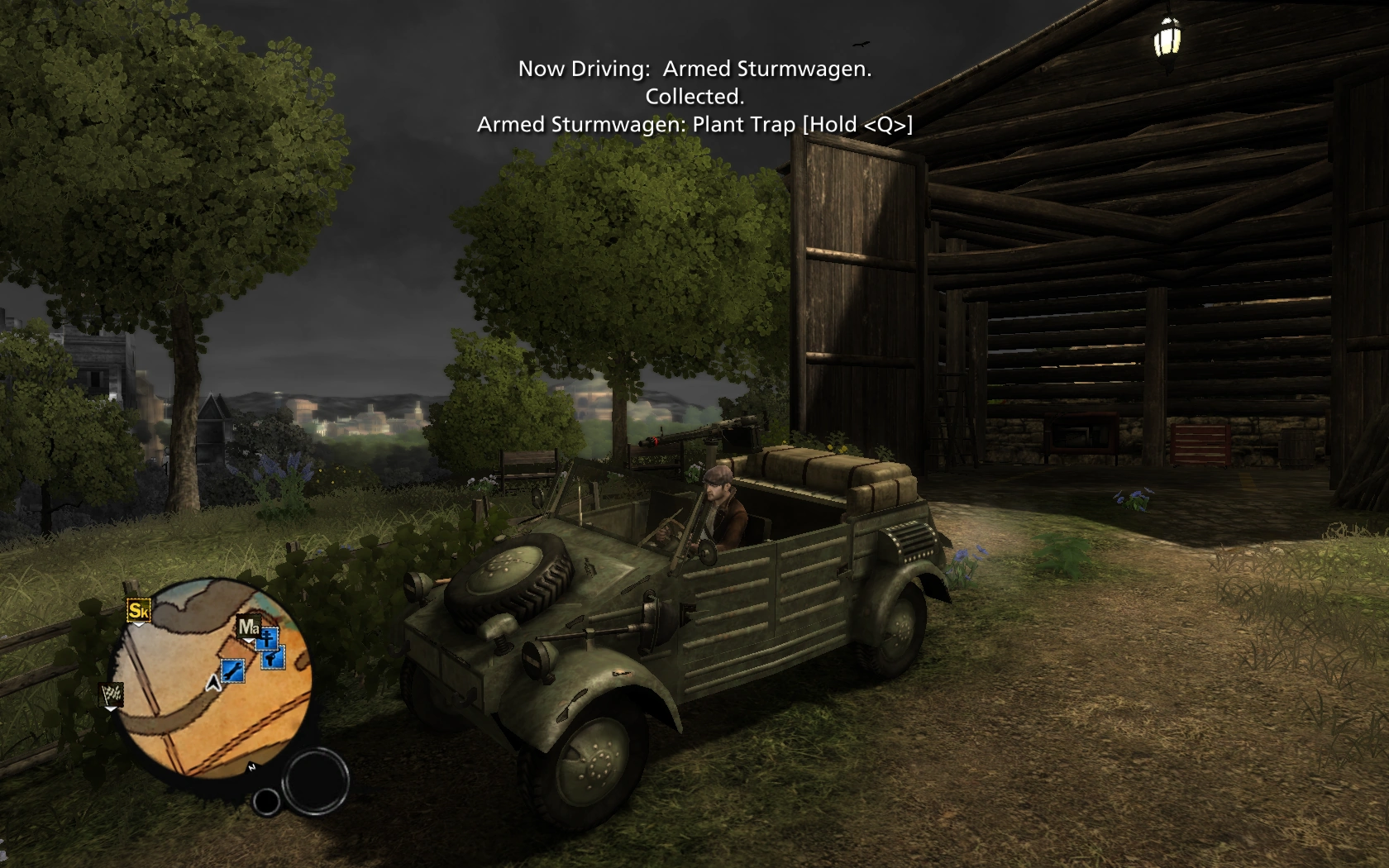Click the 'Collected.' message text
Screen dimensions: 1389x868
click(695, 95)
